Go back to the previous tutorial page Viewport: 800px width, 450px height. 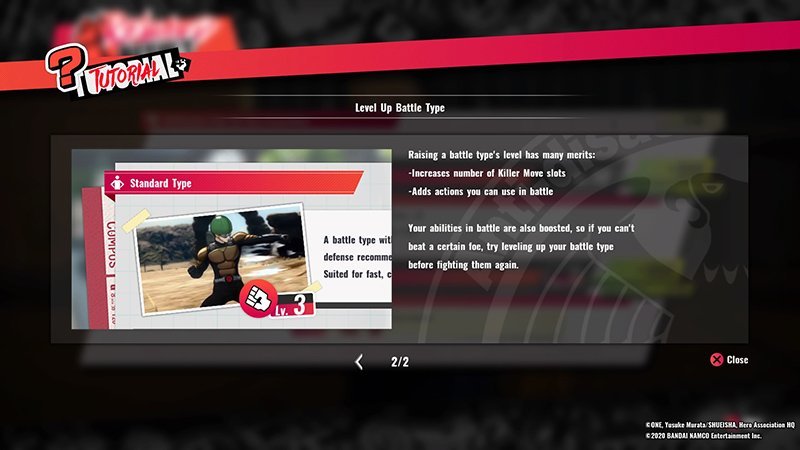359,362
